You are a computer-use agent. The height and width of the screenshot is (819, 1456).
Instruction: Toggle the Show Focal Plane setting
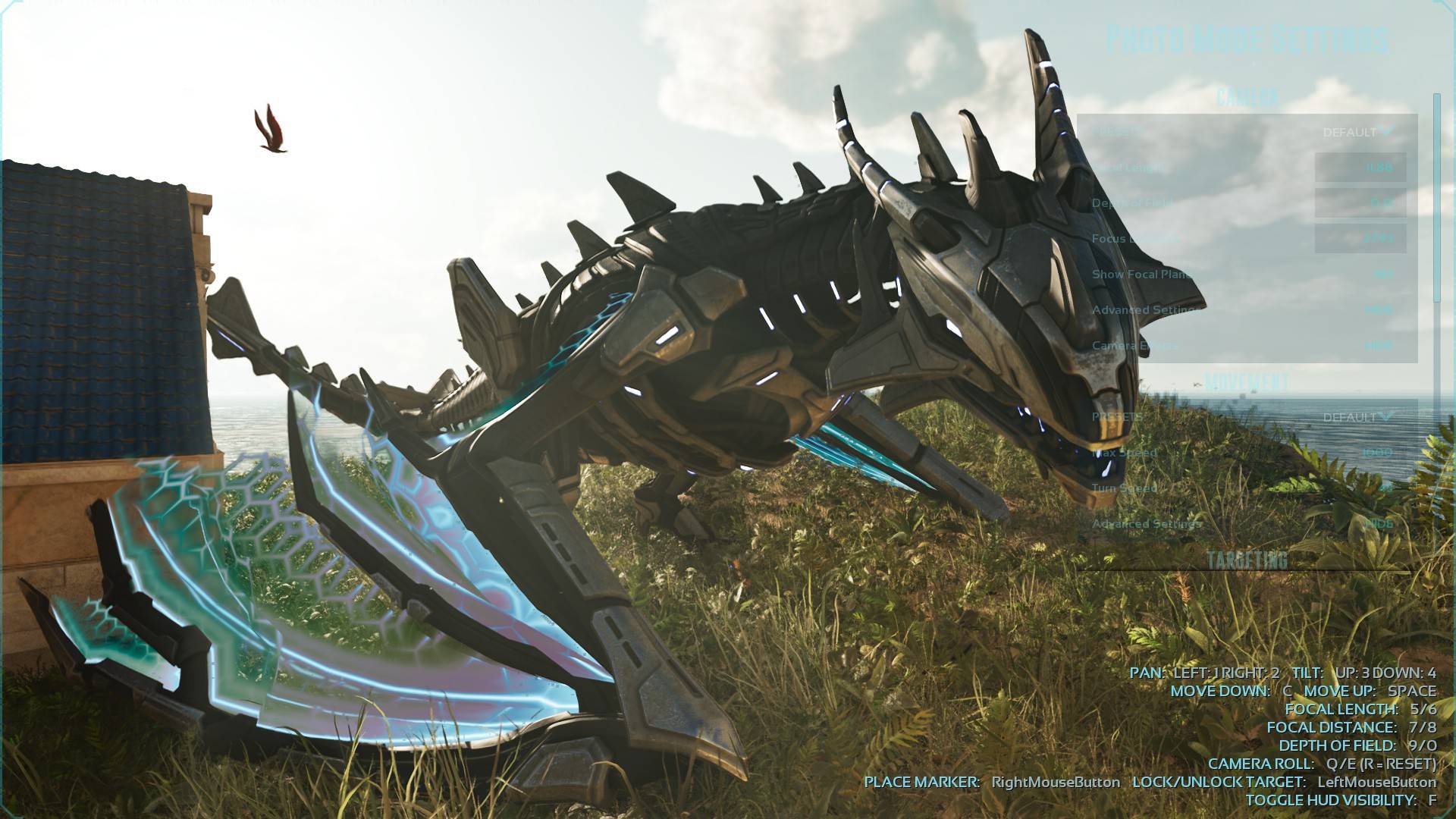click(x=1382, y=275)
